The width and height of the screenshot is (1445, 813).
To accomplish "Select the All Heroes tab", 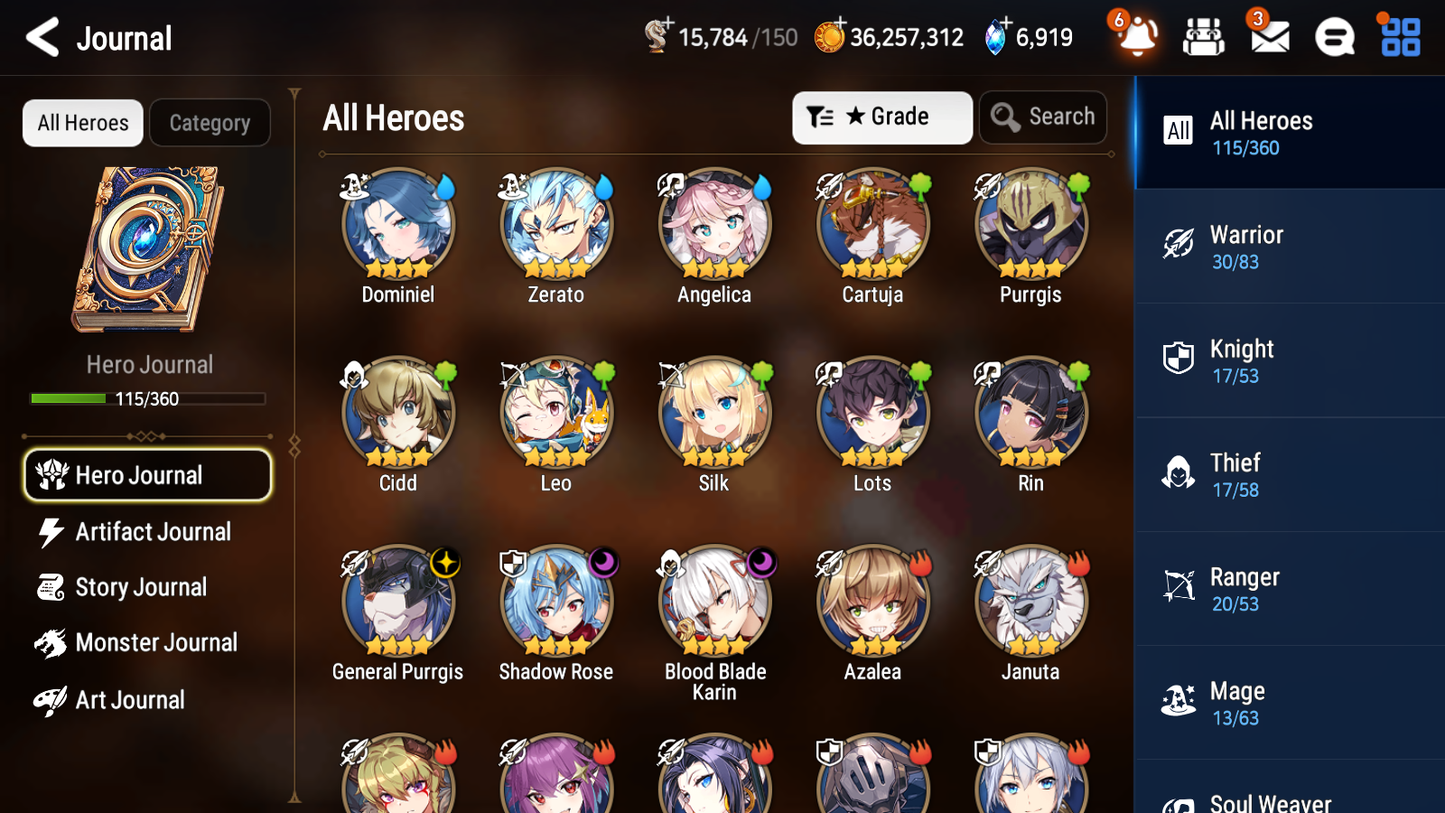I will 82,122.
